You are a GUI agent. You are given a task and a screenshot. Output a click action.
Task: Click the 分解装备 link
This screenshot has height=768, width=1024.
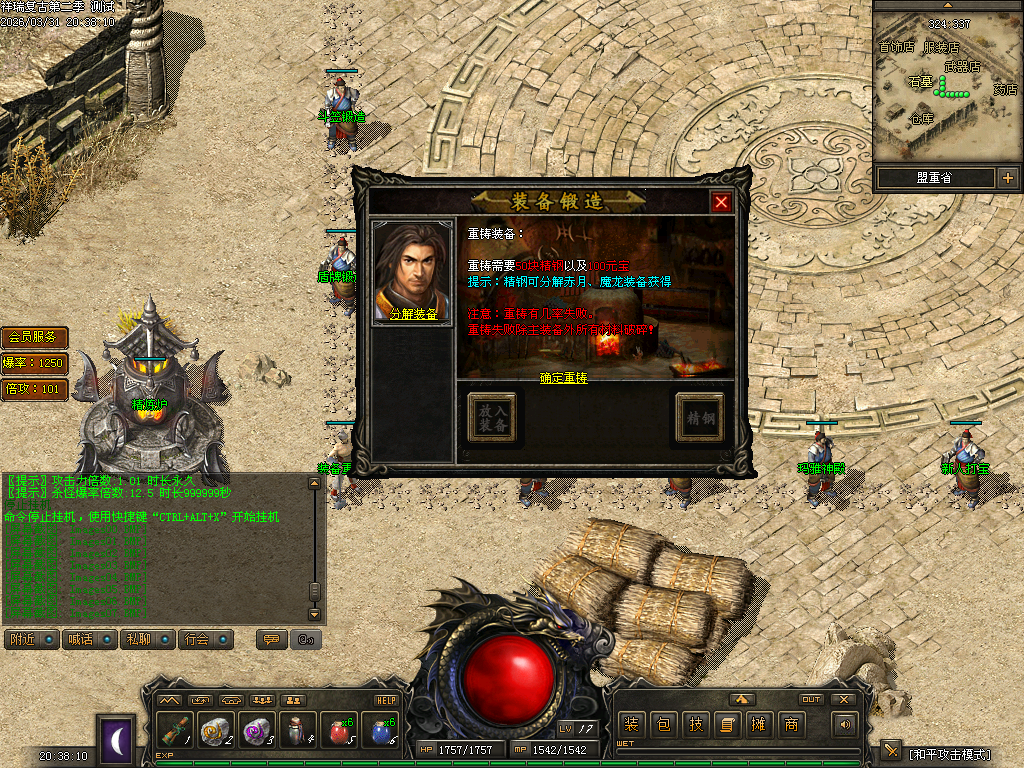pos(413,313)
